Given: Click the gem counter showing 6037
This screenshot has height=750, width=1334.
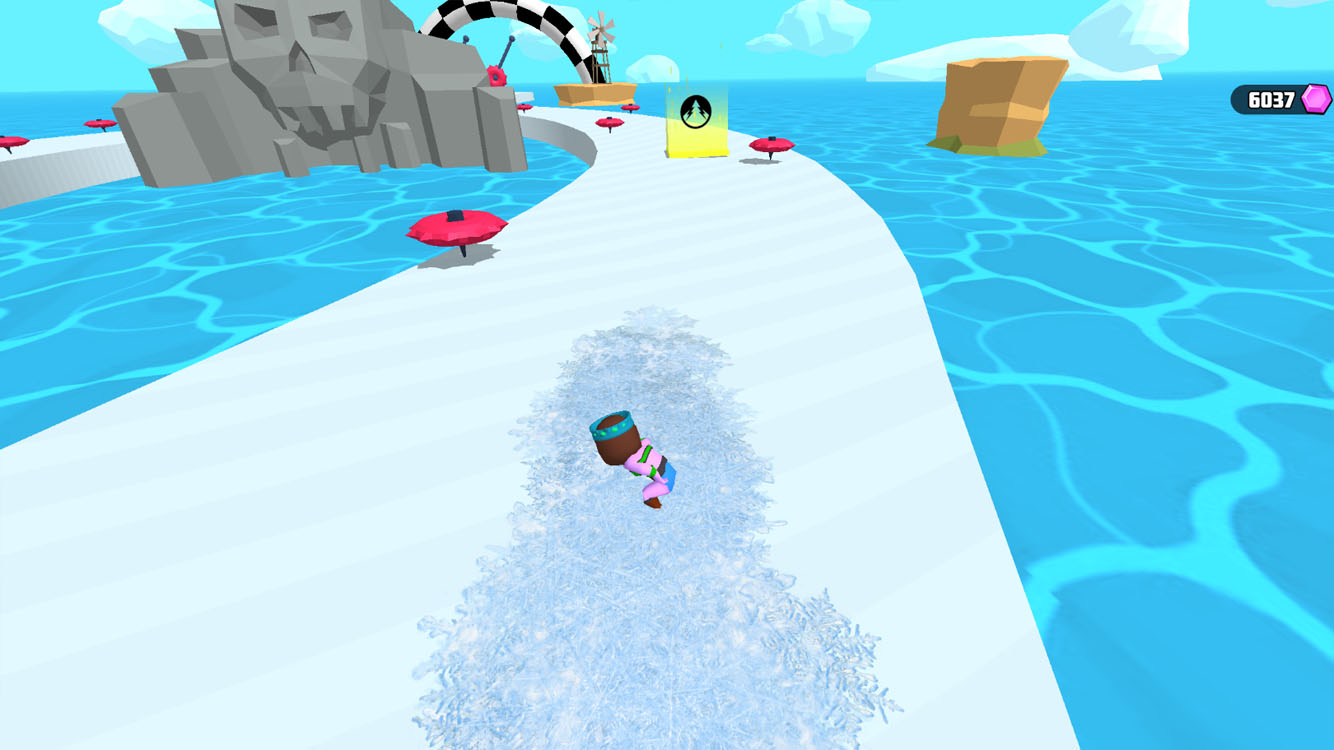Looking at the screenshot, I should coord(1268,98).
